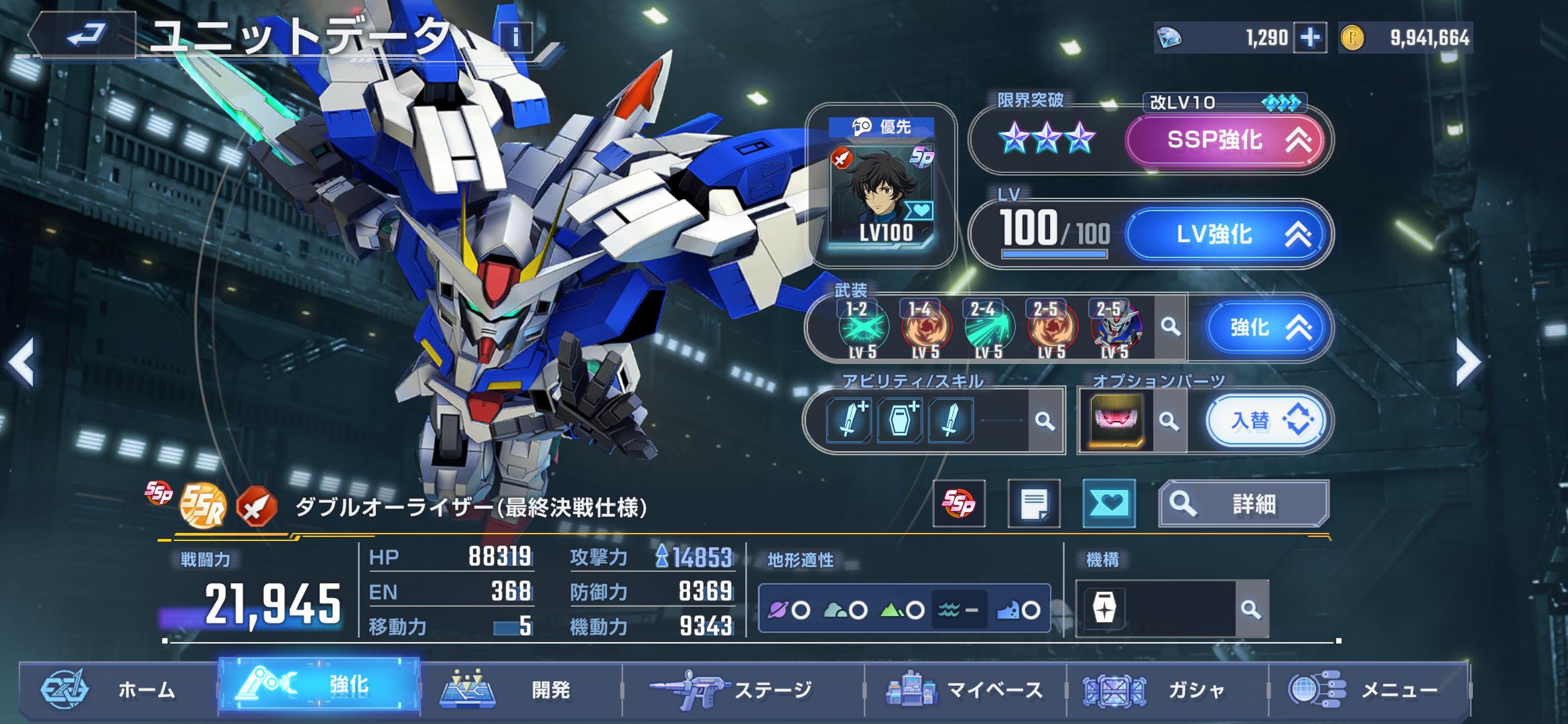The width and height of the screenshot is (1568, 724).
Task: Open the note memo icon button
Action: (x=1034, y=503)
